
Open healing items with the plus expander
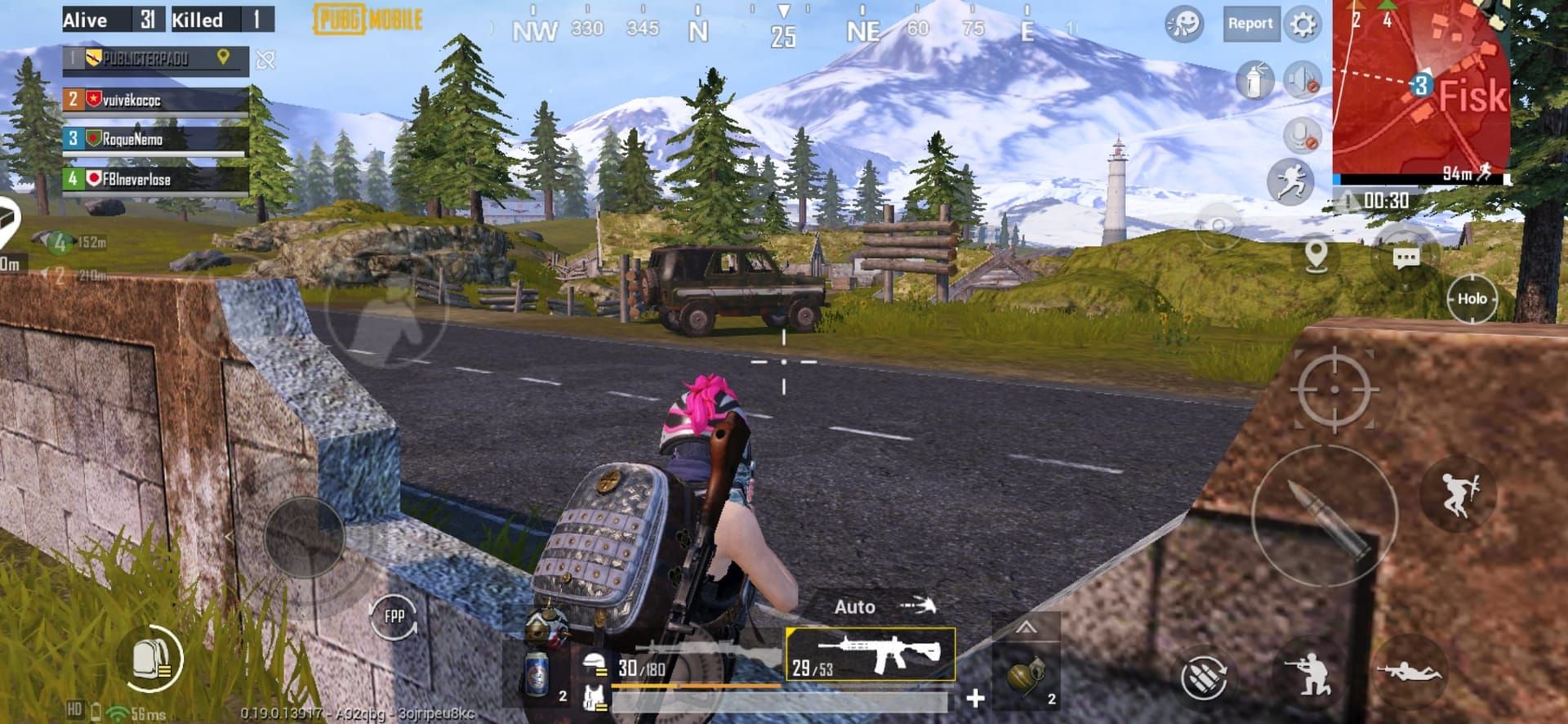(x=975, y=699)
